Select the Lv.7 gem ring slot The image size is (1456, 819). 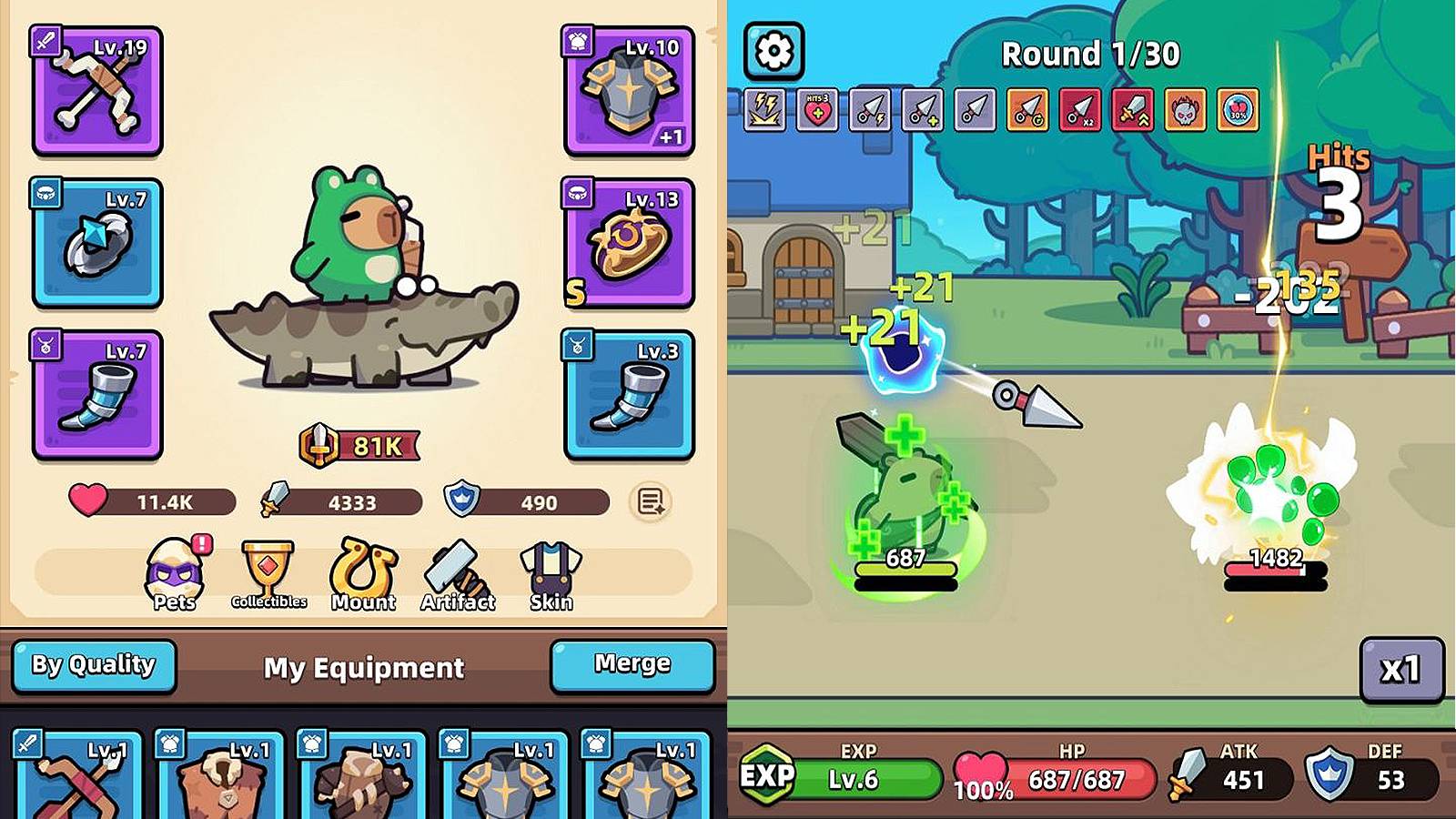[97, 243]
